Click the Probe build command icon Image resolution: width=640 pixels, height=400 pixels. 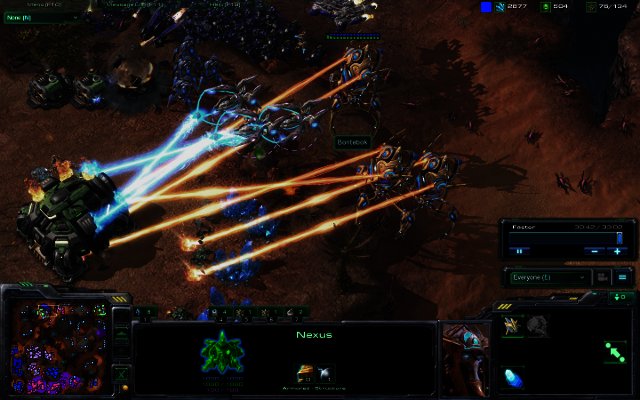point(511,324)
